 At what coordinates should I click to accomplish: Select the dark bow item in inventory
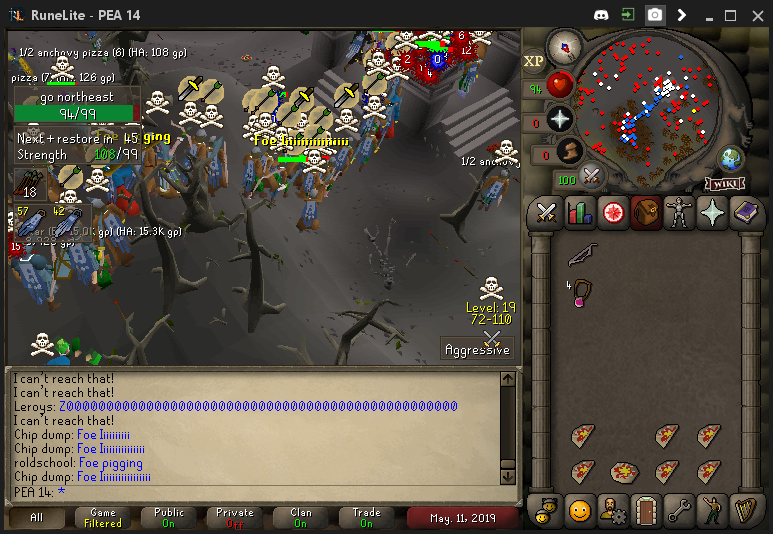click(580, 257)
